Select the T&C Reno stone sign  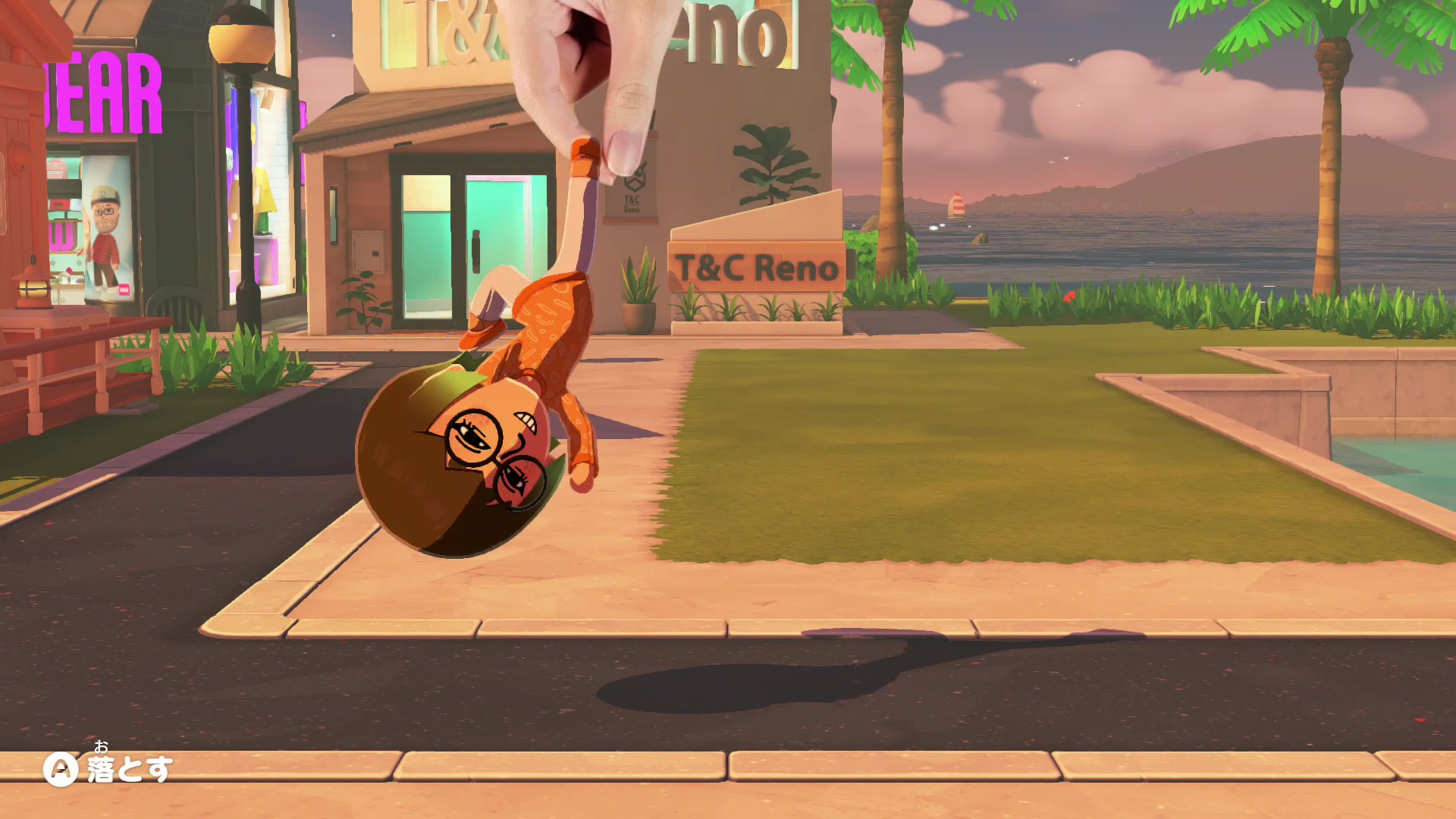point(755,265)
